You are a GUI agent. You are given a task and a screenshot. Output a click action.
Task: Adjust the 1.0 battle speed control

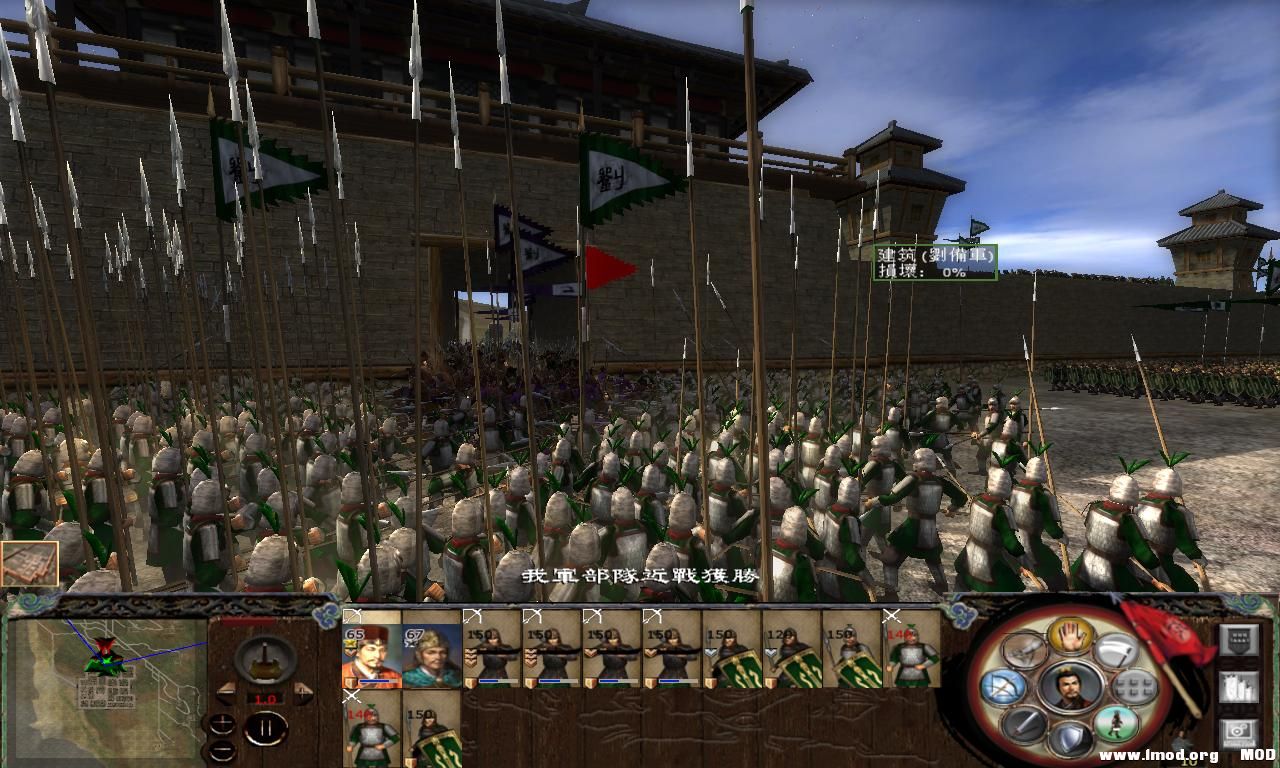pos(267,698)
